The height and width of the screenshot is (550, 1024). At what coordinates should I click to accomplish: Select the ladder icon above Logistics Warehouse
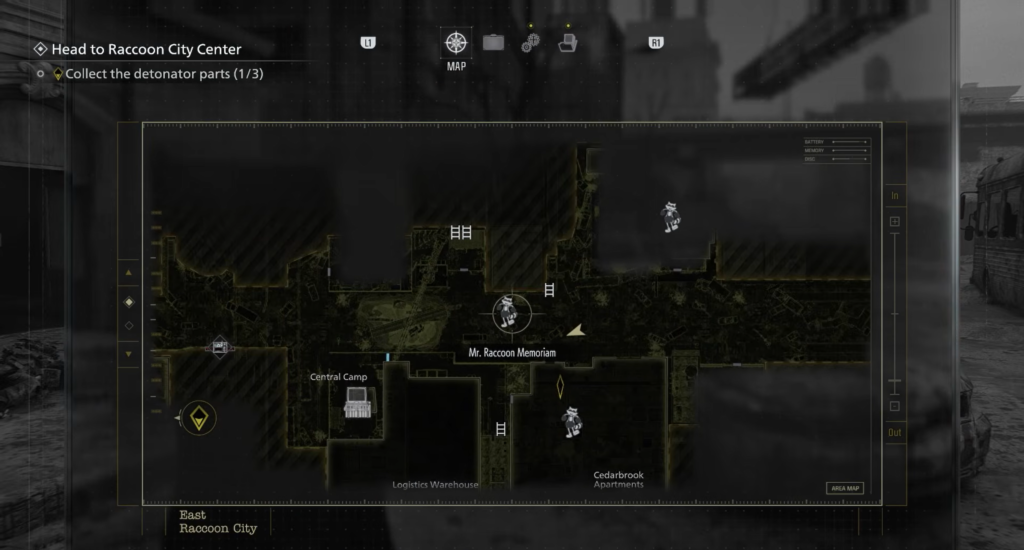pos(501,429)
